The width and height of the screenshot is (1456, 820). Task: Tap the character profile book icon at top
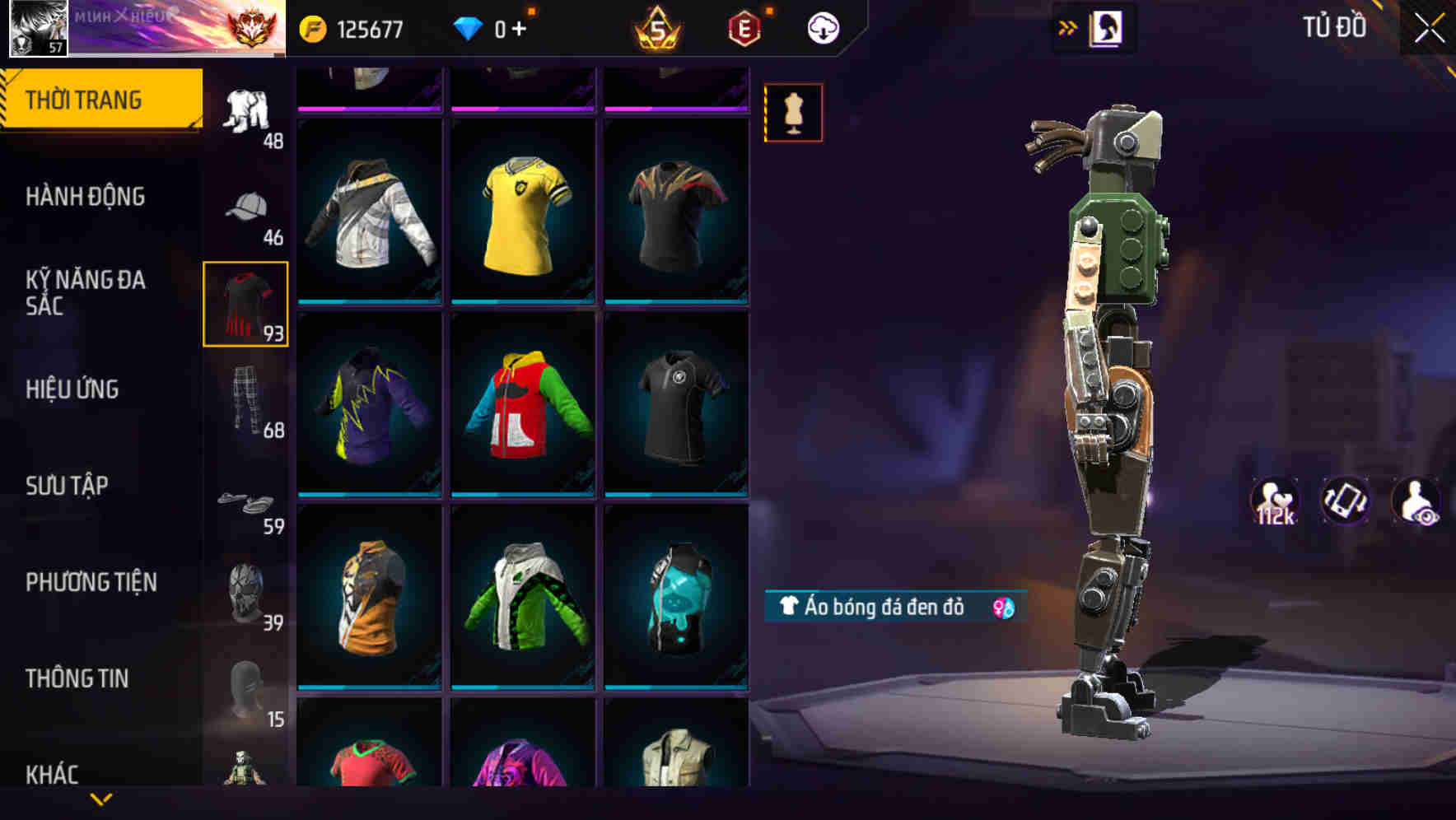pos(1108,28)
